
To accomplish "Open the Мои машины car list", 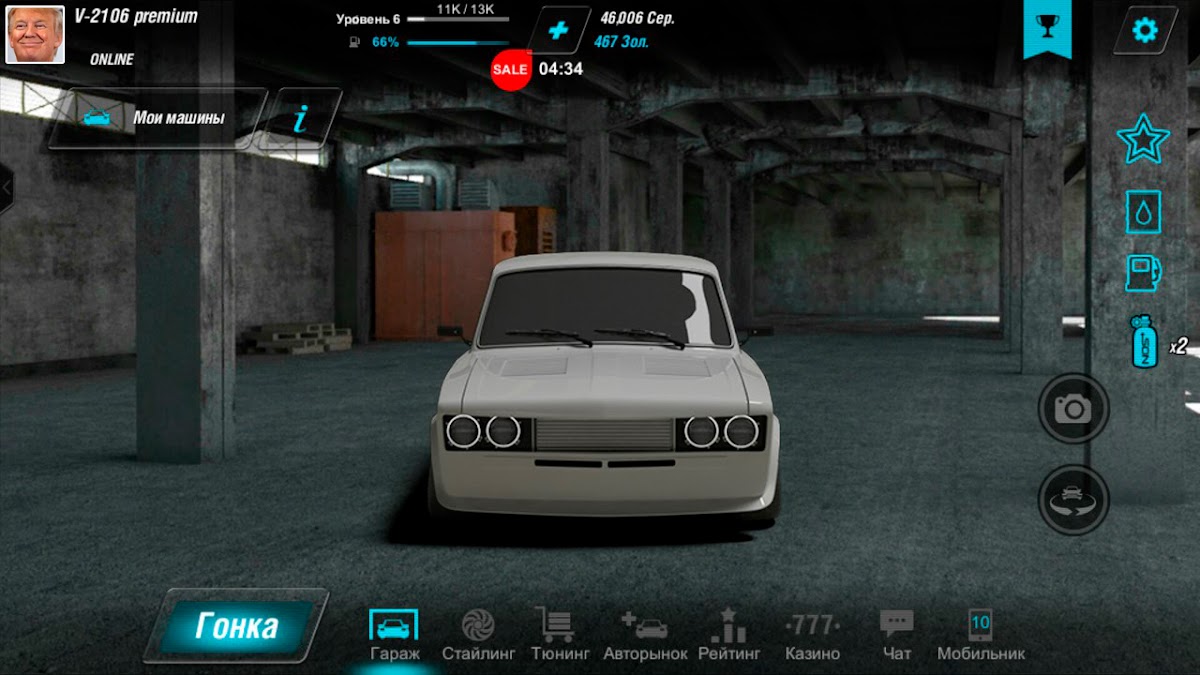I will tap(157, 118).
